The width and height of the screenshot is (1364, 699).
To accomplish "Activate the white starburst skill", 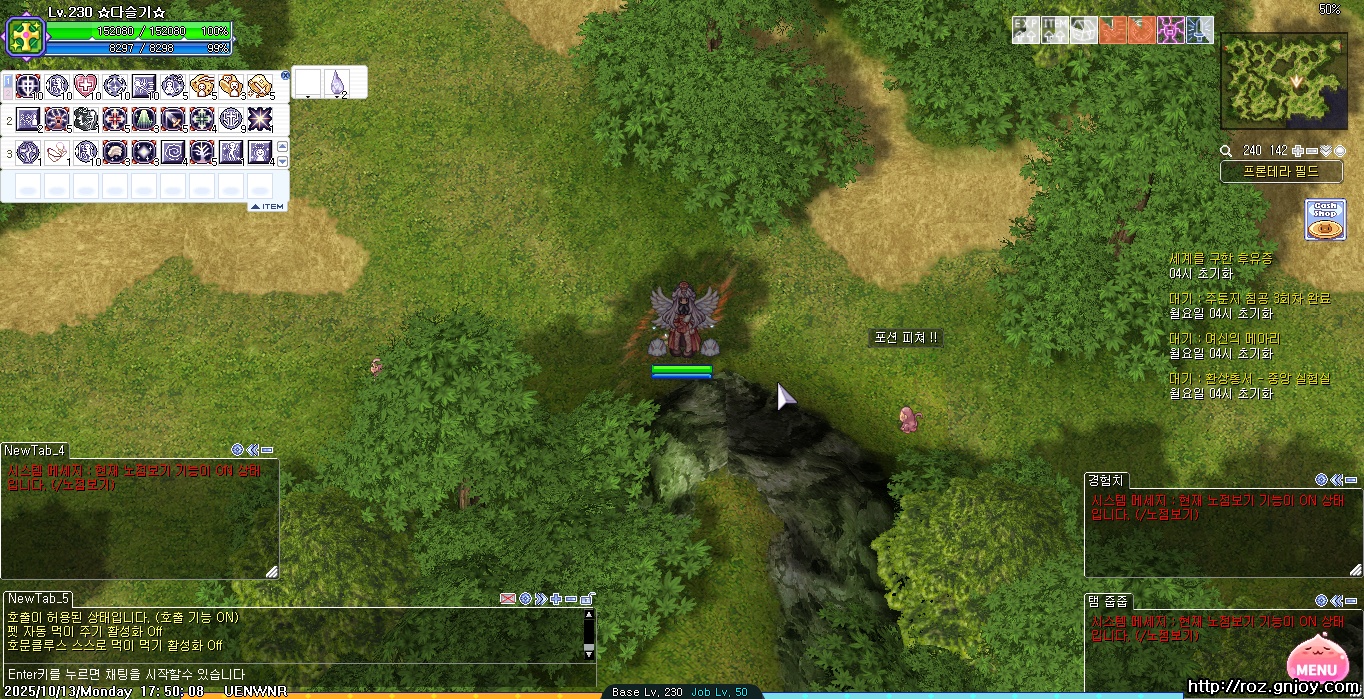I will 260,119.
